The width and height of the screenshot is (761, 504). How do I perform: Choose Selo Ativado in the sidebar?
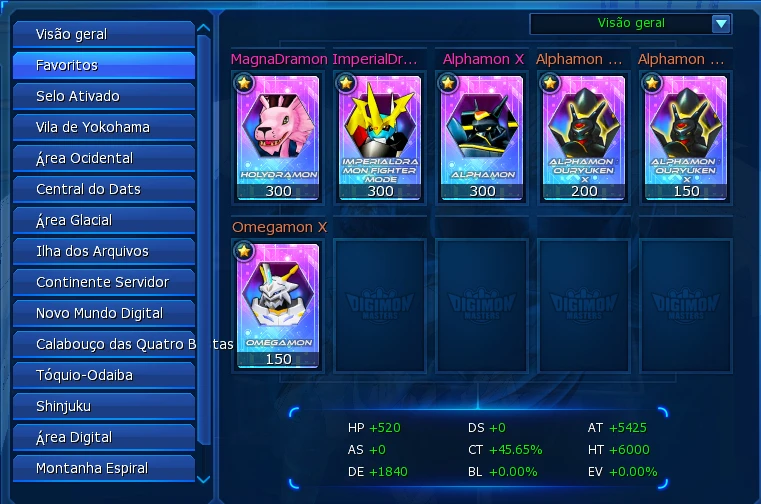(x=103, y=96)
